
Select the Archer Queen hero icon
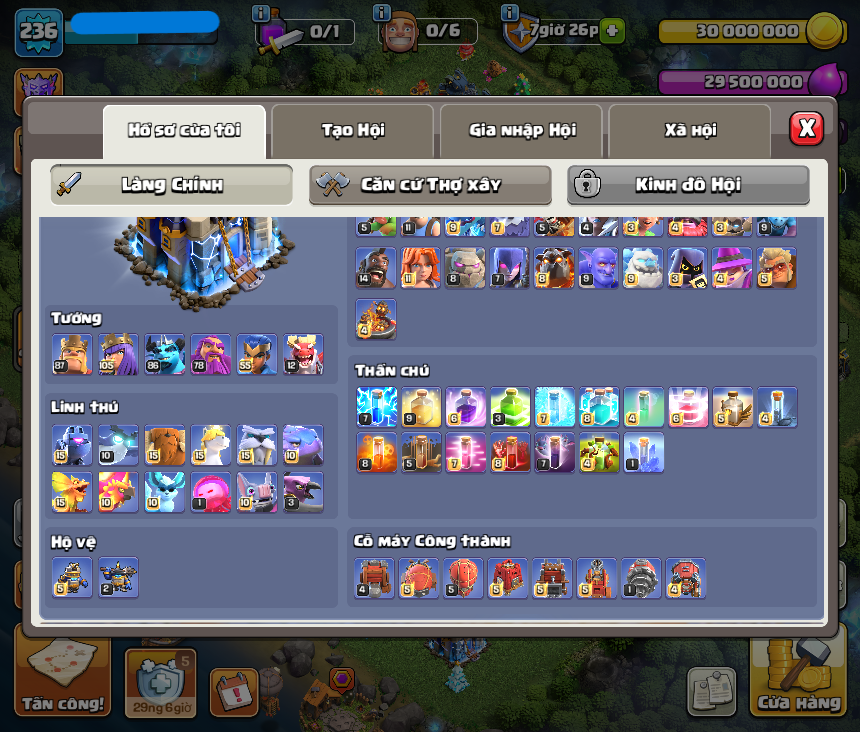coord(118,354)
